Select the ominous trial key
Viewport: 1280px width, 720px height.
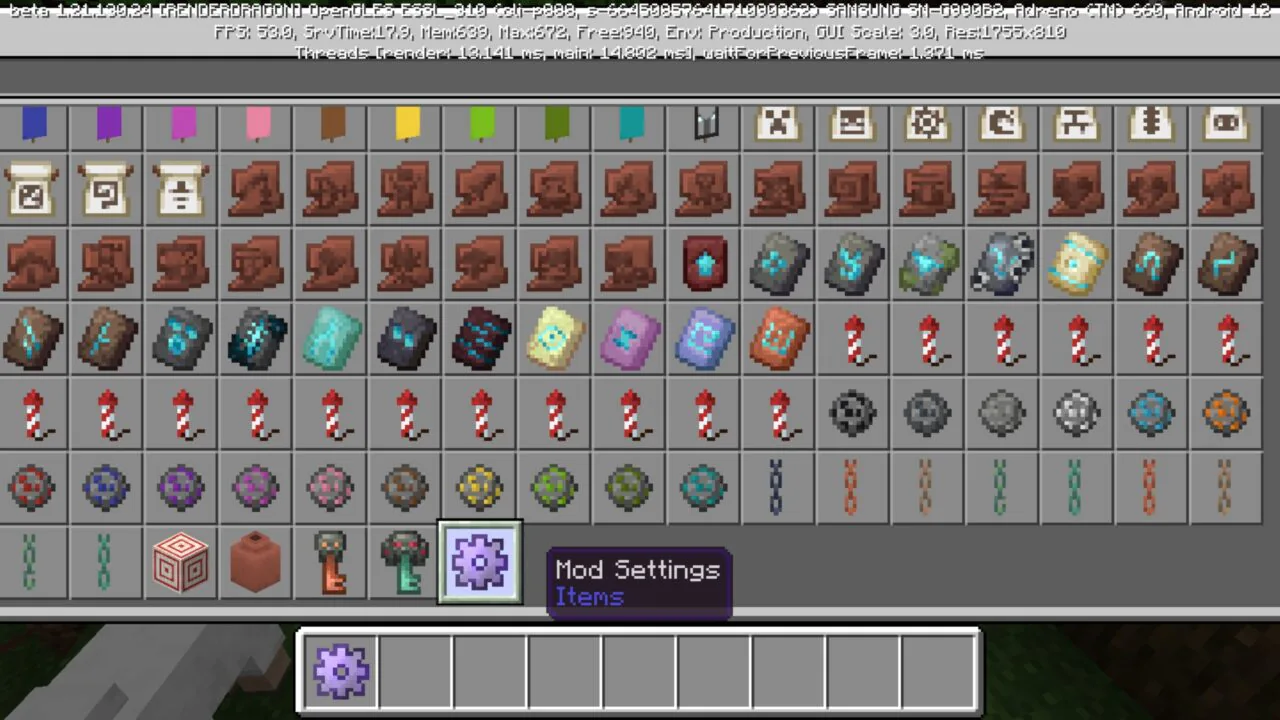(405, 563)
